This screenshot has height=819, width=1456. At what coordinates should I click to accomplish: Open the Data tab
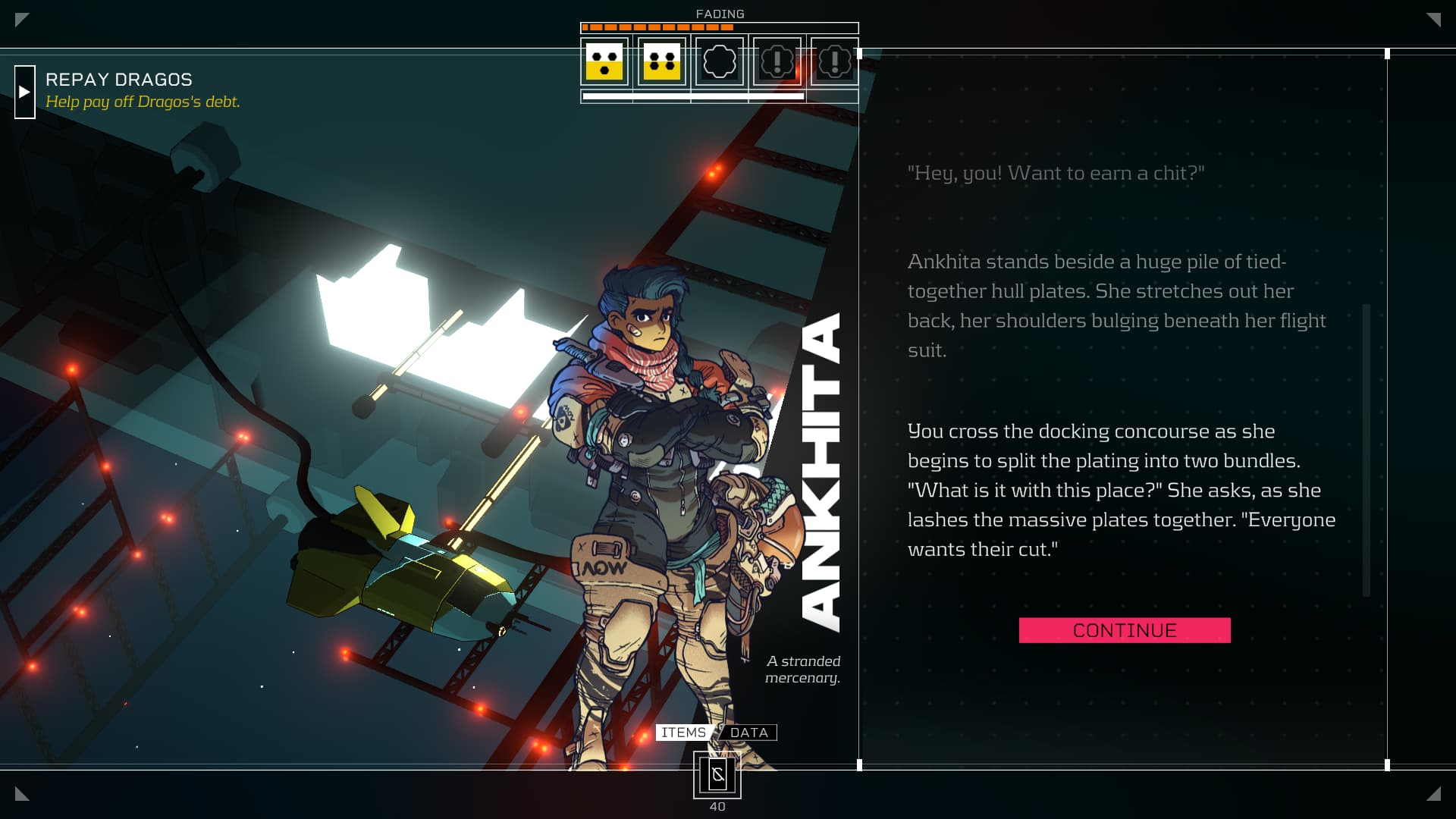[748, 733]
